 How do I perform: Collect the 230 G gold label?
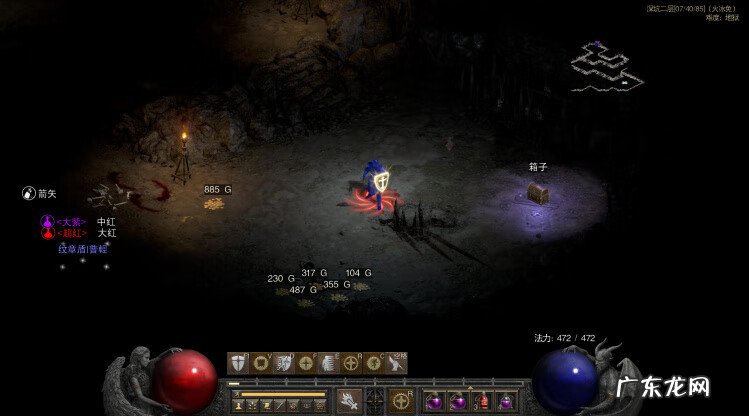pos(281,278)
